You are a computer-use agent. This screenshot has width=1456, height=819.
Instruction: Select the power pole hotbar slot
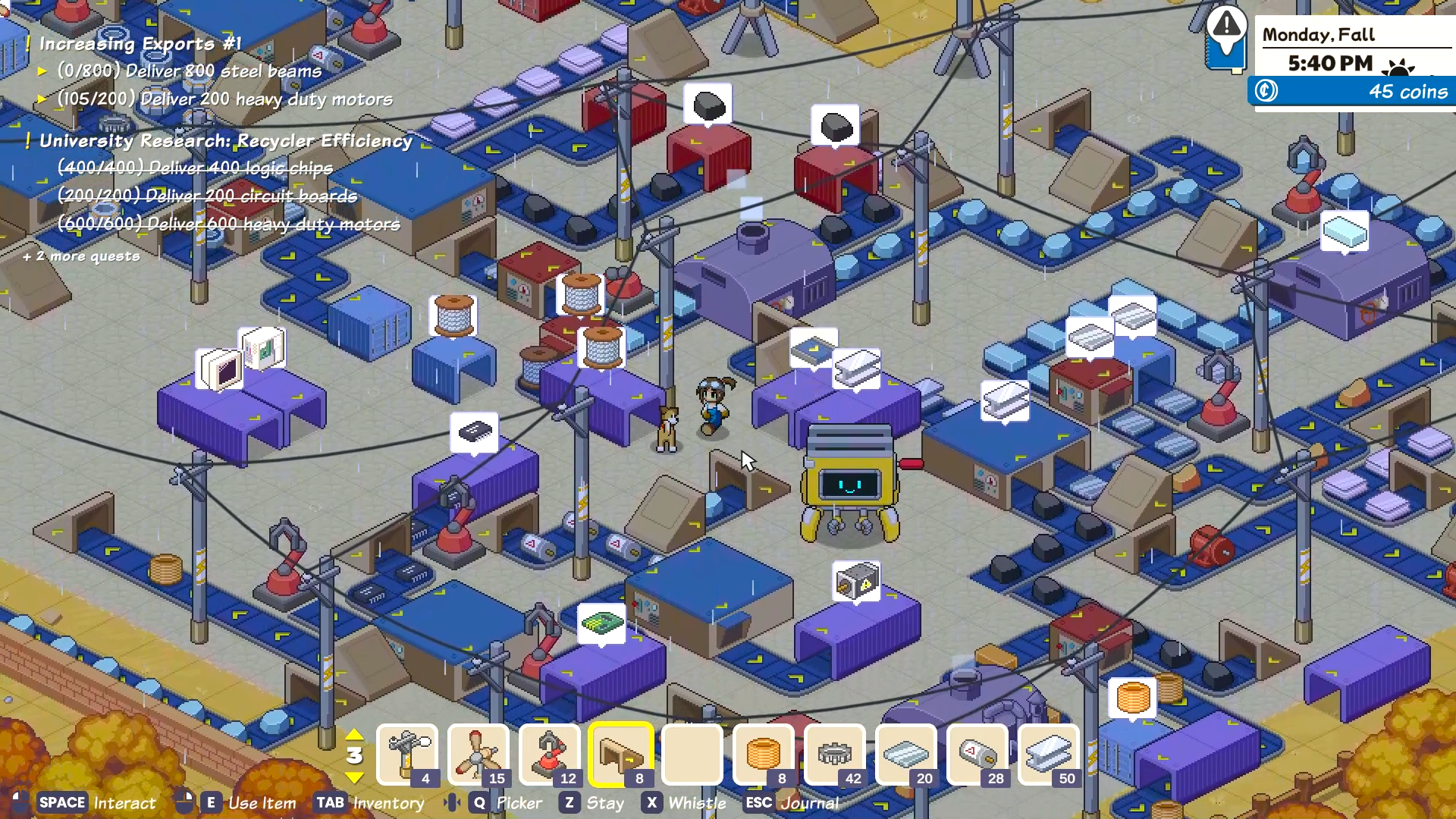coord(407,755)
